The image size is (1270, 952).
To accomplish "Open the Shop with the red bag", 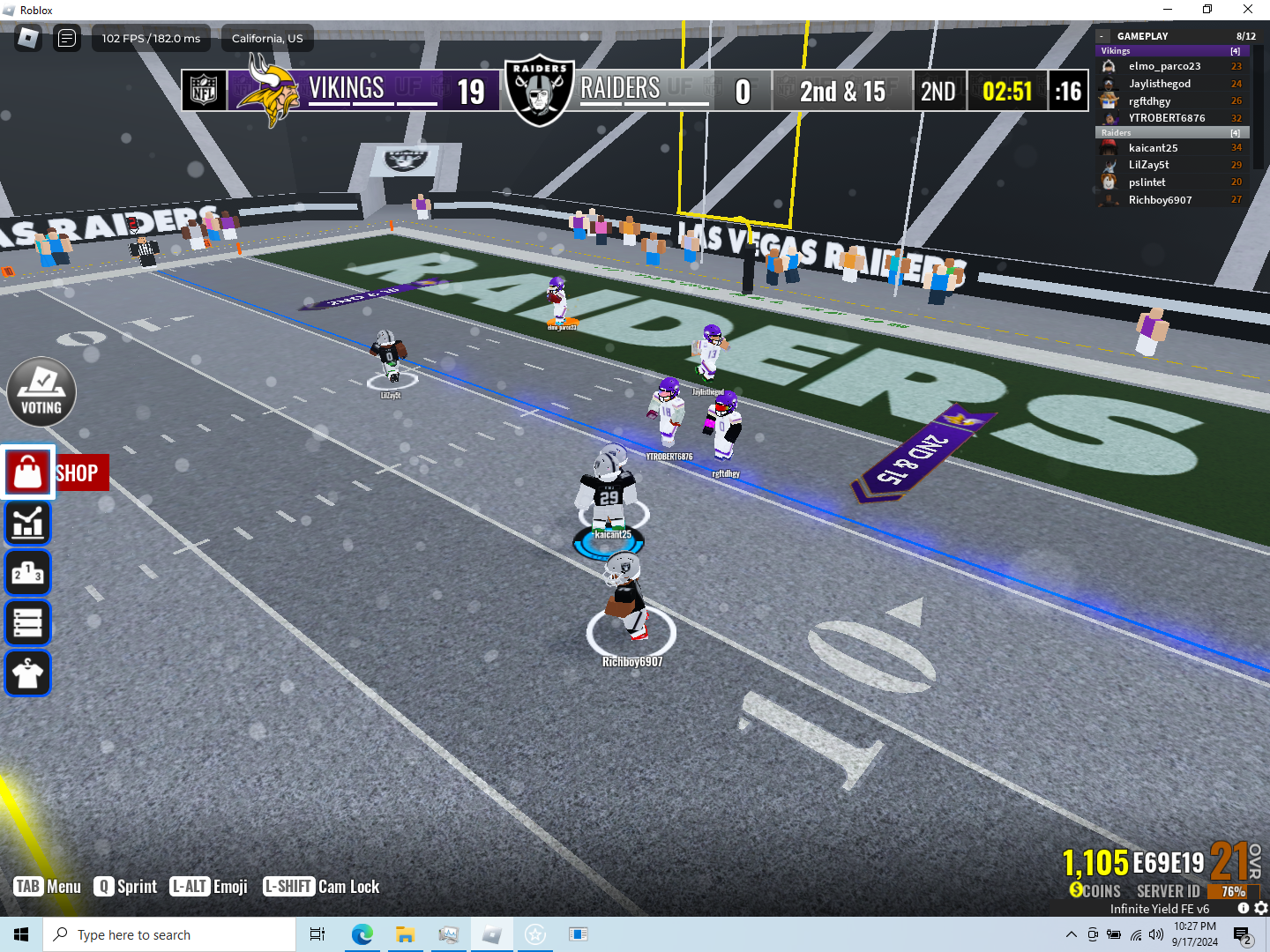I will point(28,472).
